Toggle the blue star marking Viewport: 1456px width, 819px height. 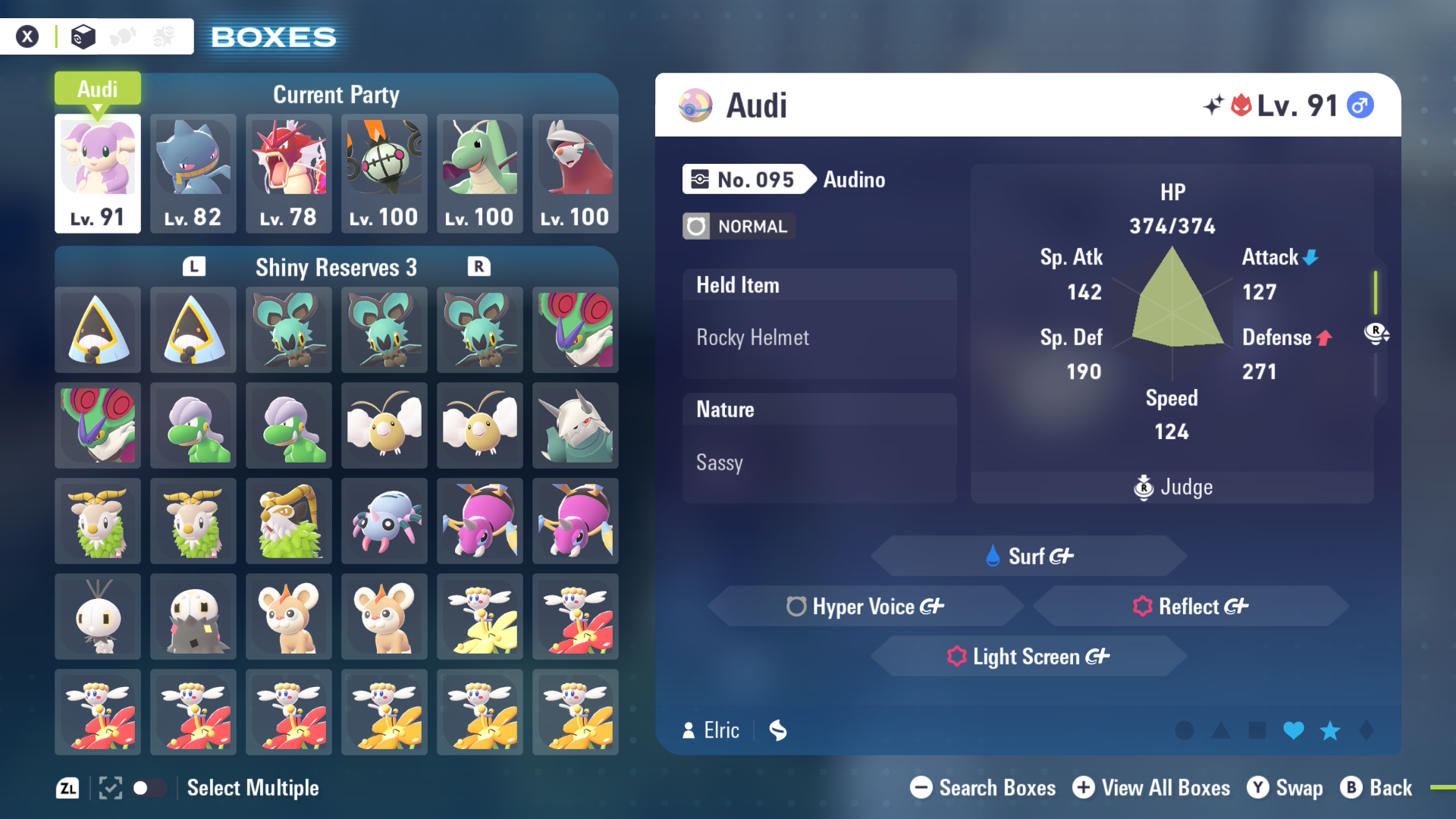tap(1330, 730)
